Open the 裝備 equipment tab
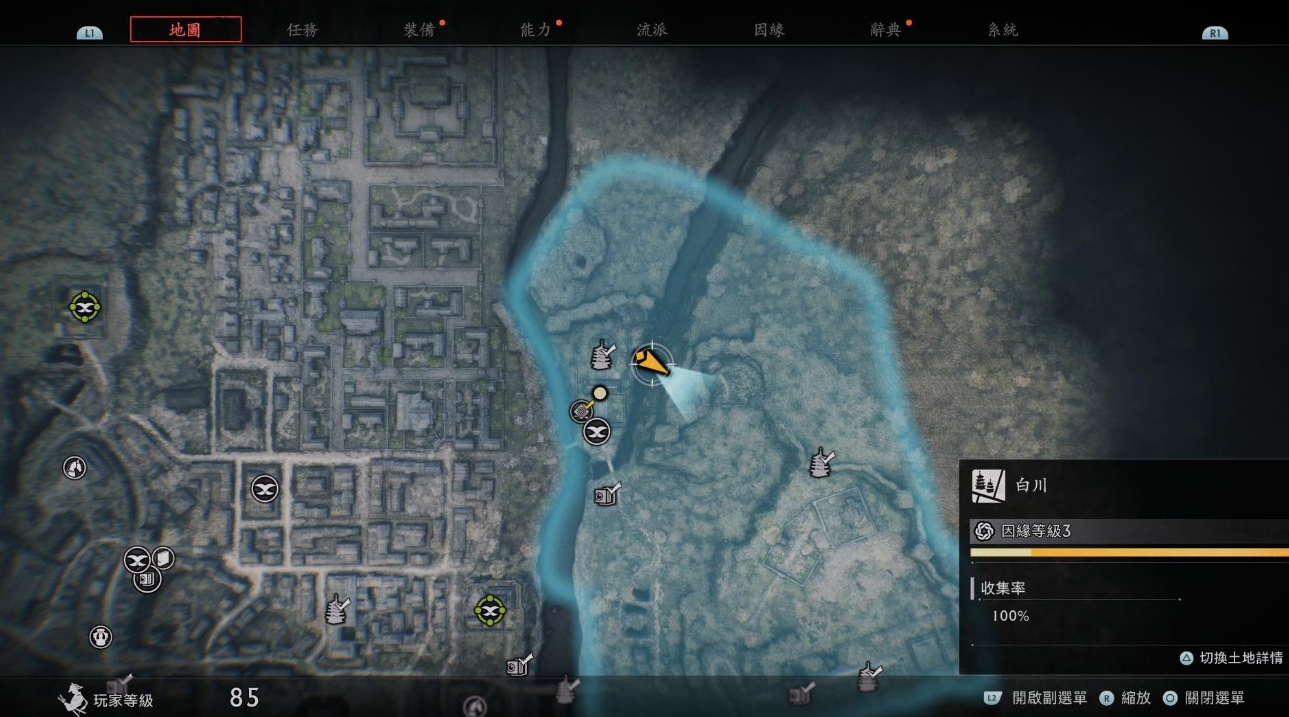The height and width of the screenshot is (717, 1289). (x=419, y=30)
